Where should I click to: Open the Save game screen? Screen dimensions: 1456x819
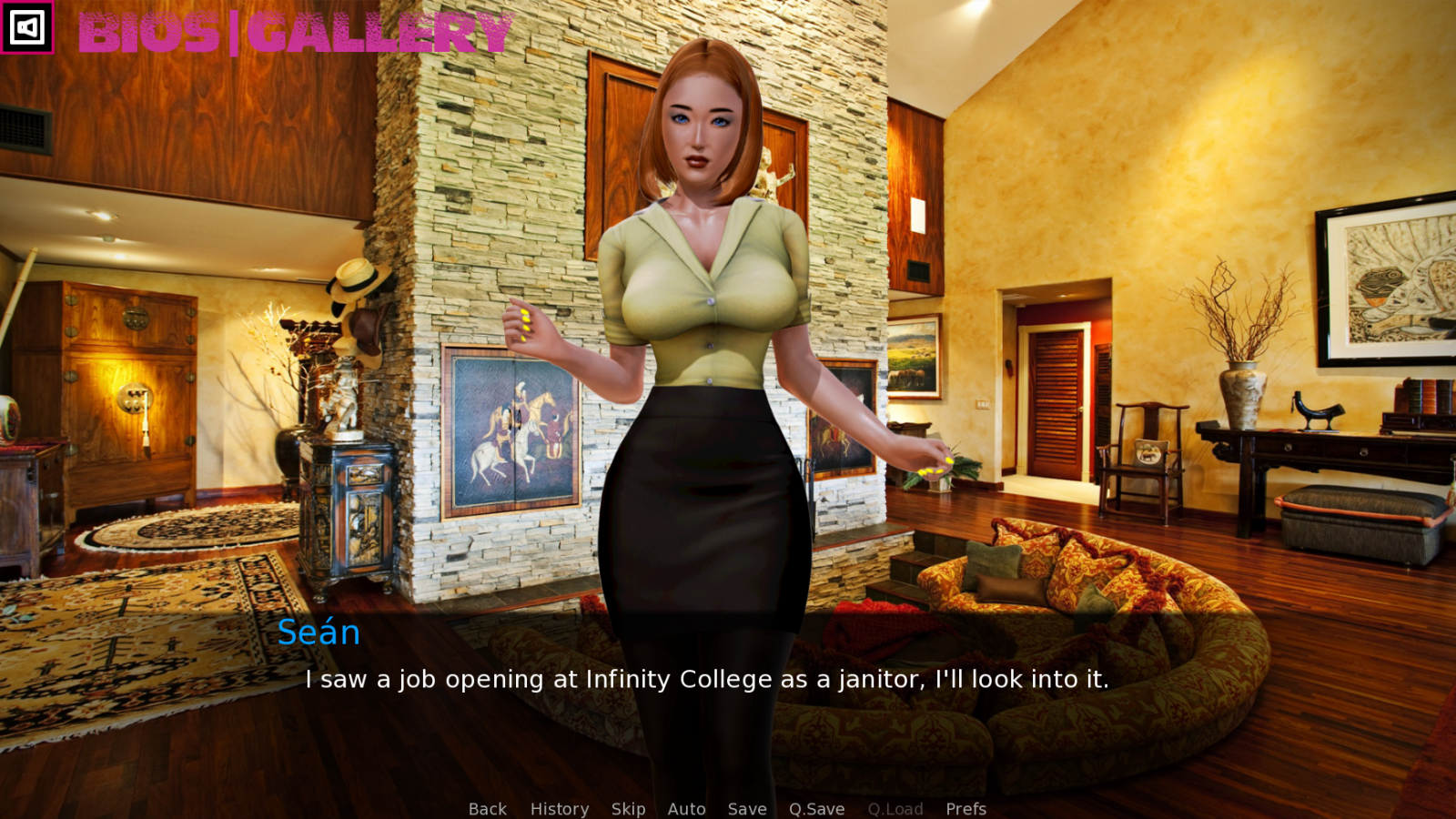[x=747, y=808]
